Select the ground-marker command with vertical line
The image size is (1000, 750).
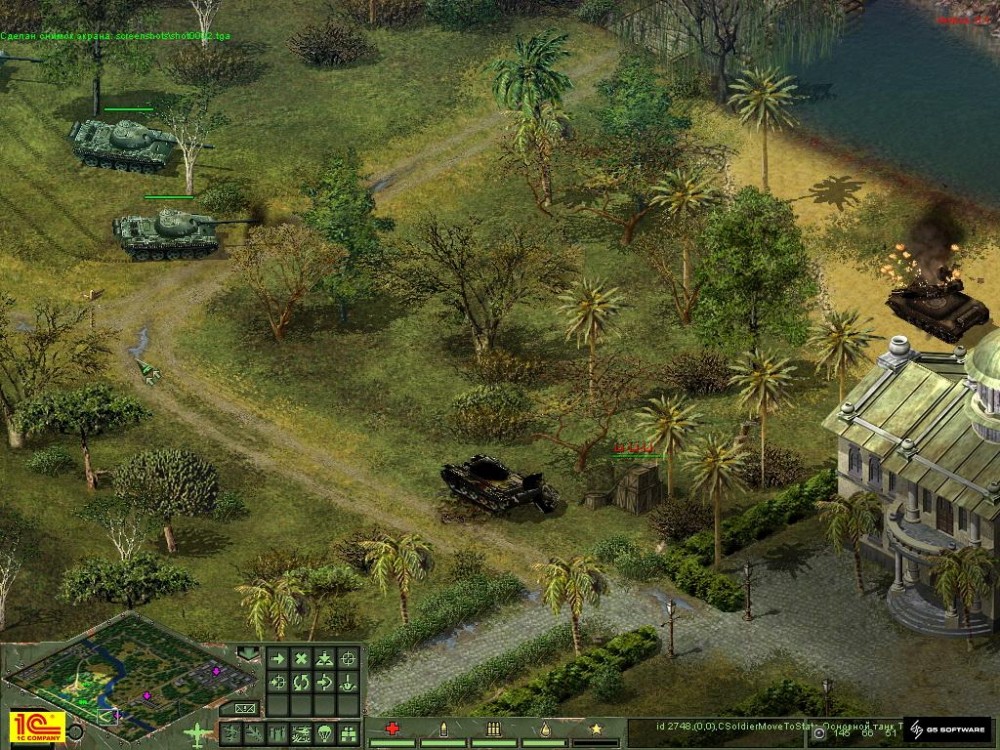pyautogui.click(x=348, y=683)
